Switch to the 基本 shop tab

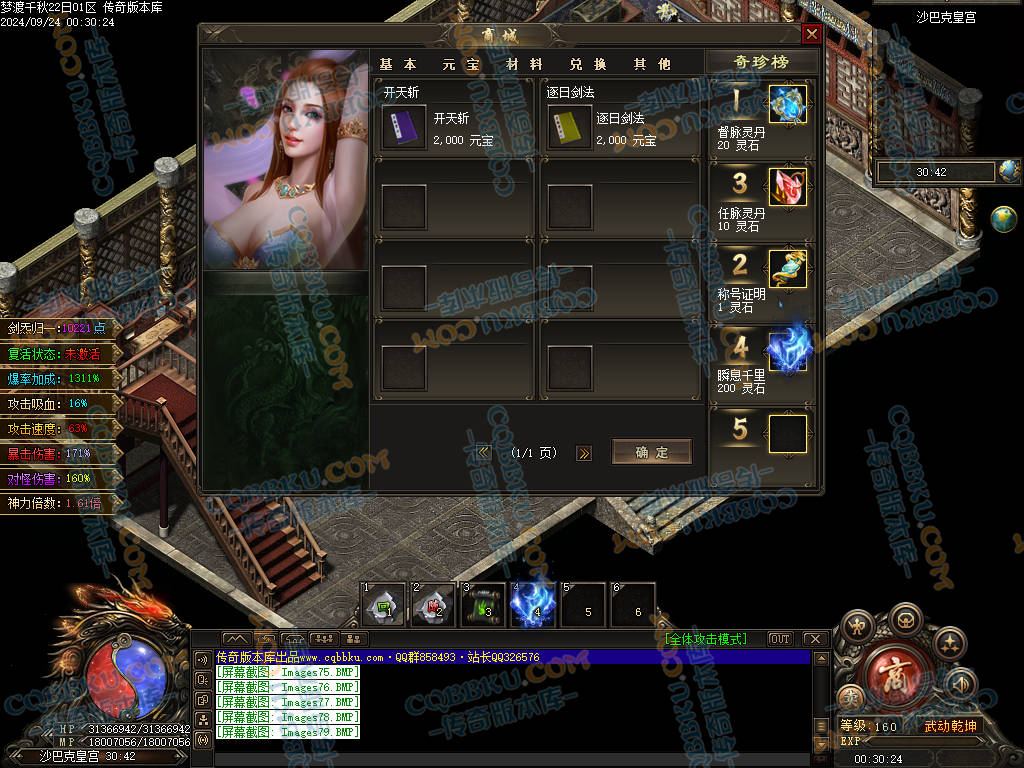click(400, 64)
